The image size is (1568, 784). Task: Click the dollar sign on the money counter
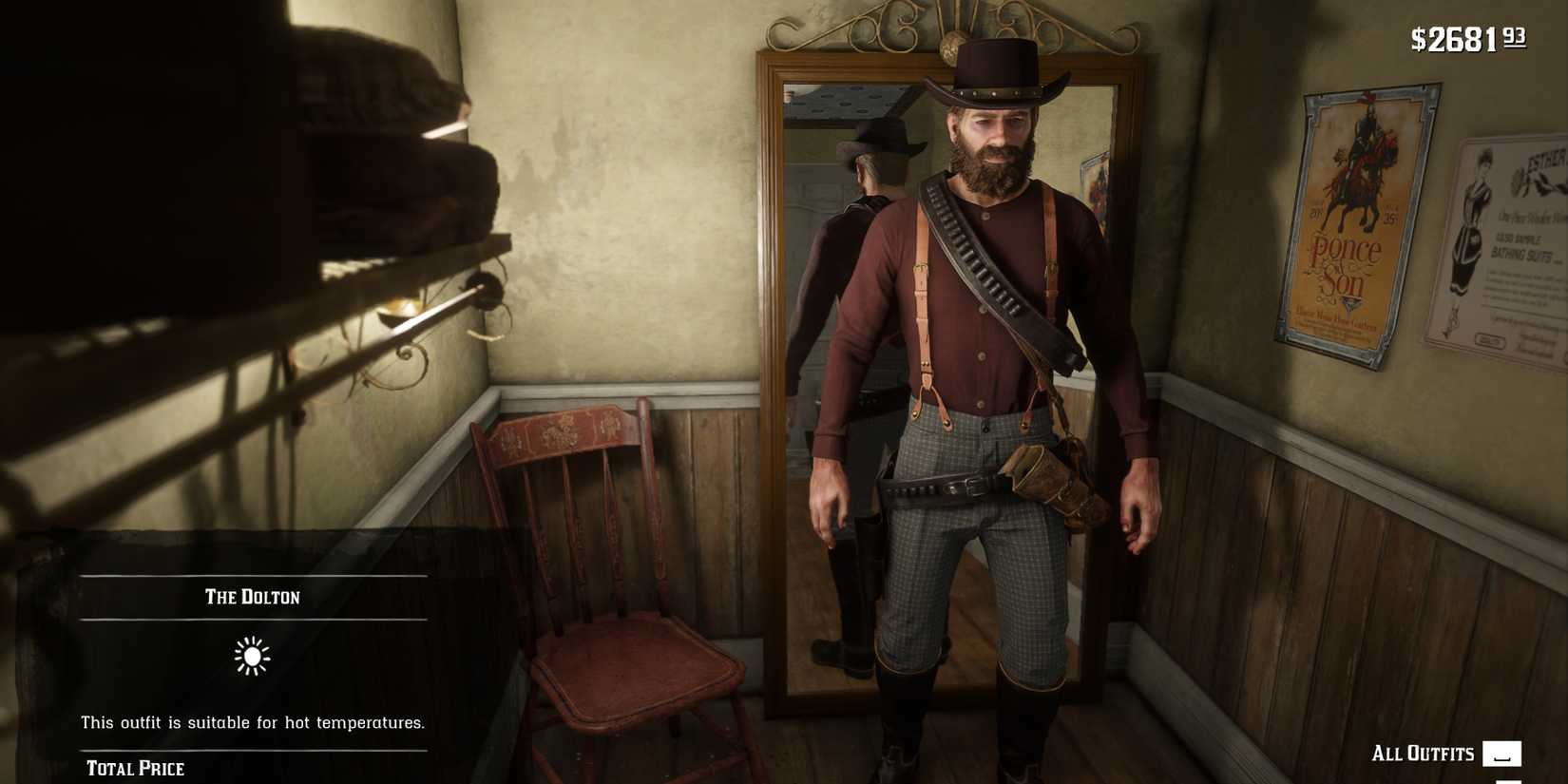pos(1417,40)
